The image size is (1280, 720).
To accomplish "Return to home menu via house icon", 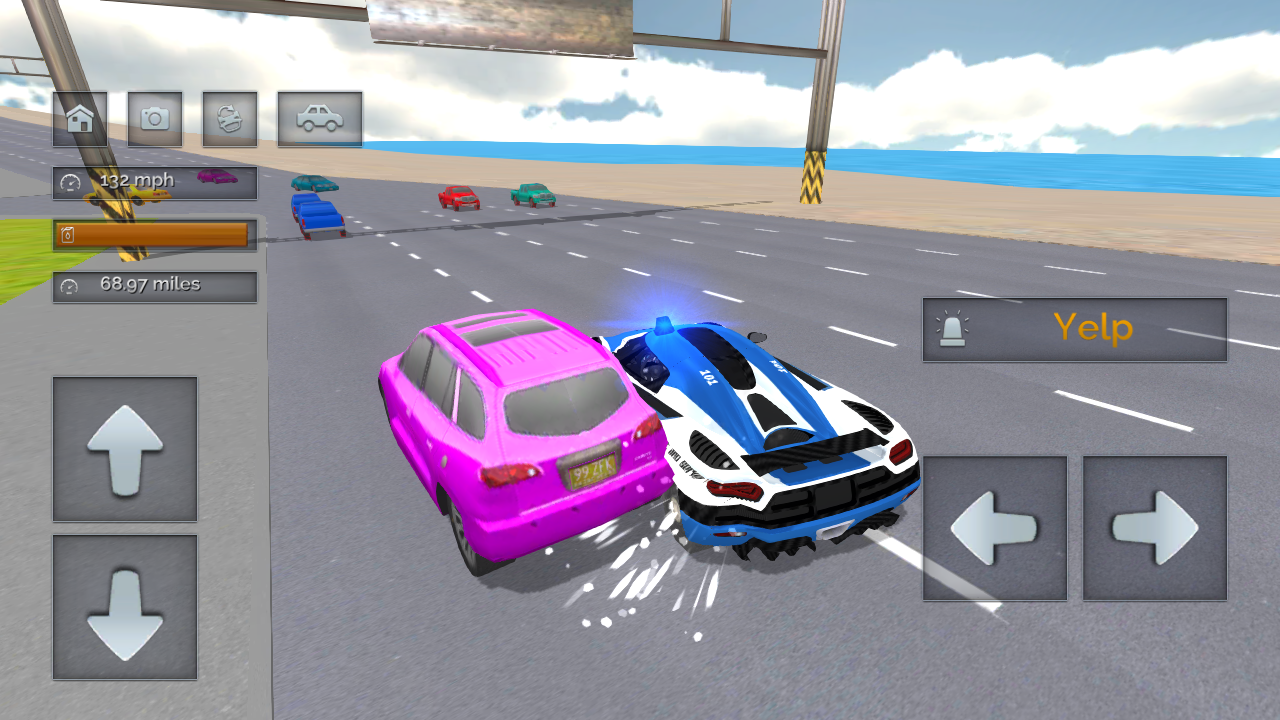I will click(79, 118).
